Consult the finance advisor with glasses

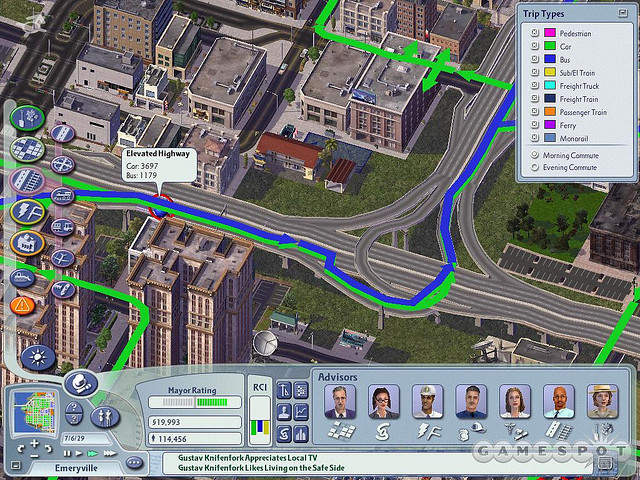coord(384,402)
